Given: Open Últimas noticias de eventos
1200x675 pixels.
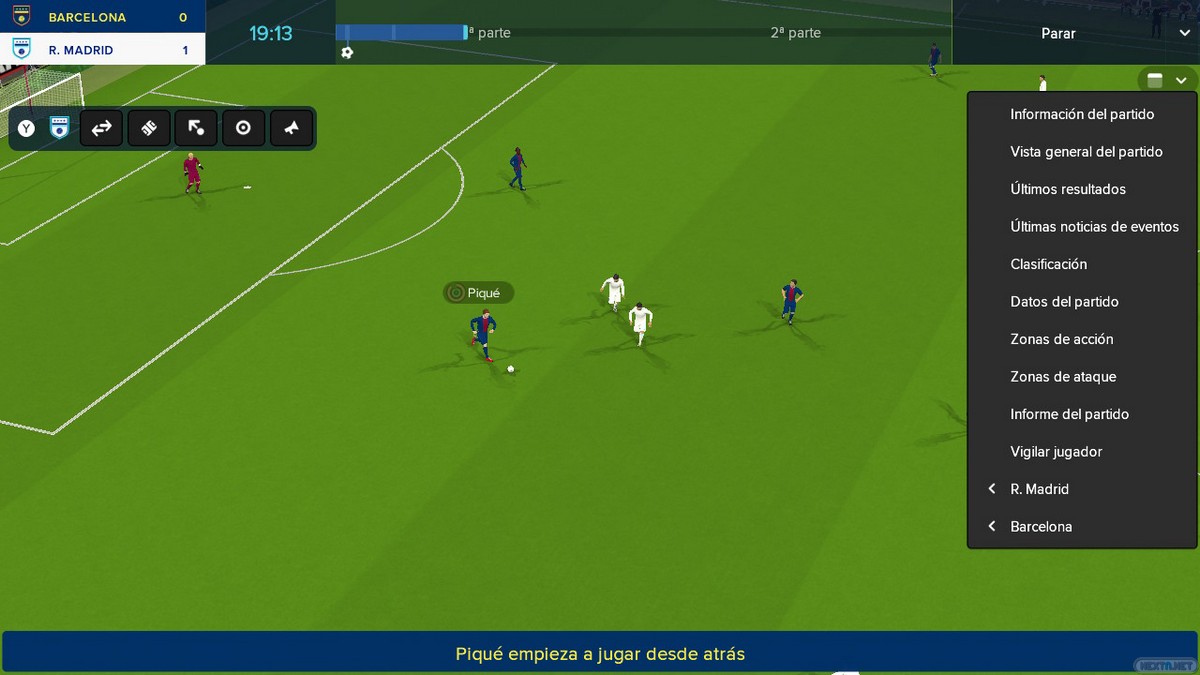Looking at the screenshot, I should pyautogui.click(x=1094, y=227).
